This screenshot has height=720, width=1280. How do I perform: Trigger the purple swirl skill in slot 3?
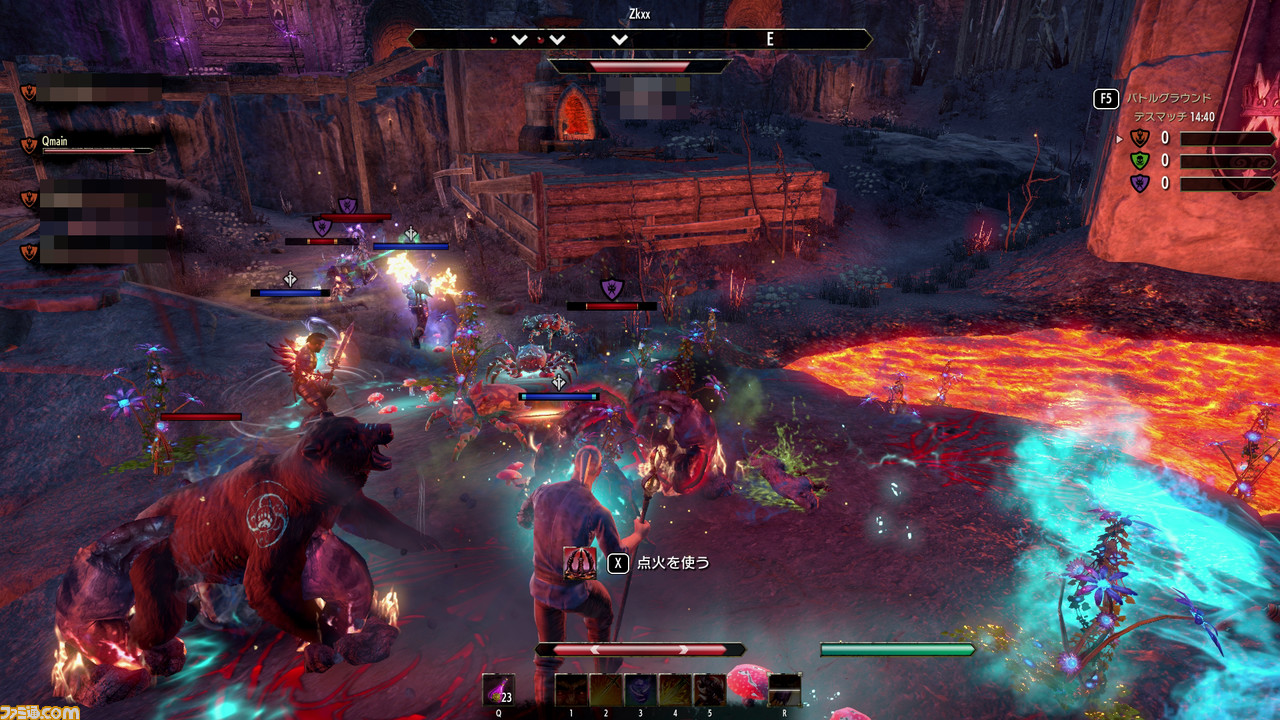click(x=640, y=689)
